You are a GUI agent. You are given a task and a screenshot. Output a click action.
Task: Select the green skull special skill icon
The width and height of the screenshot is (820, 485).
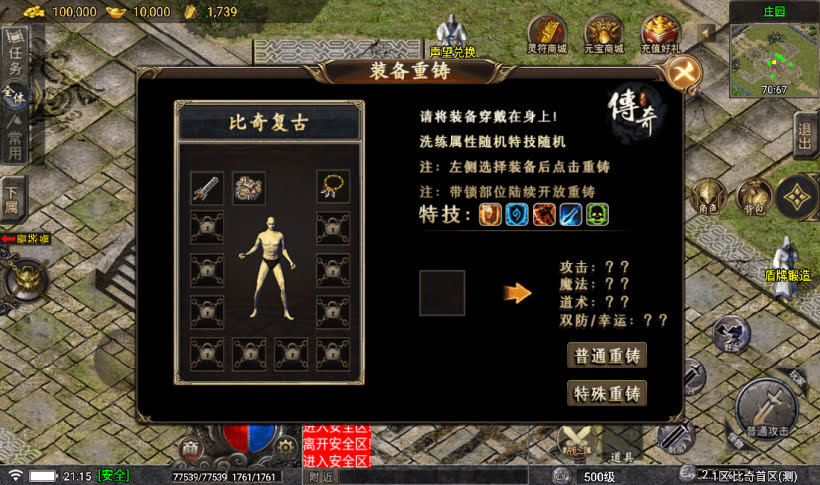(597, 214)
